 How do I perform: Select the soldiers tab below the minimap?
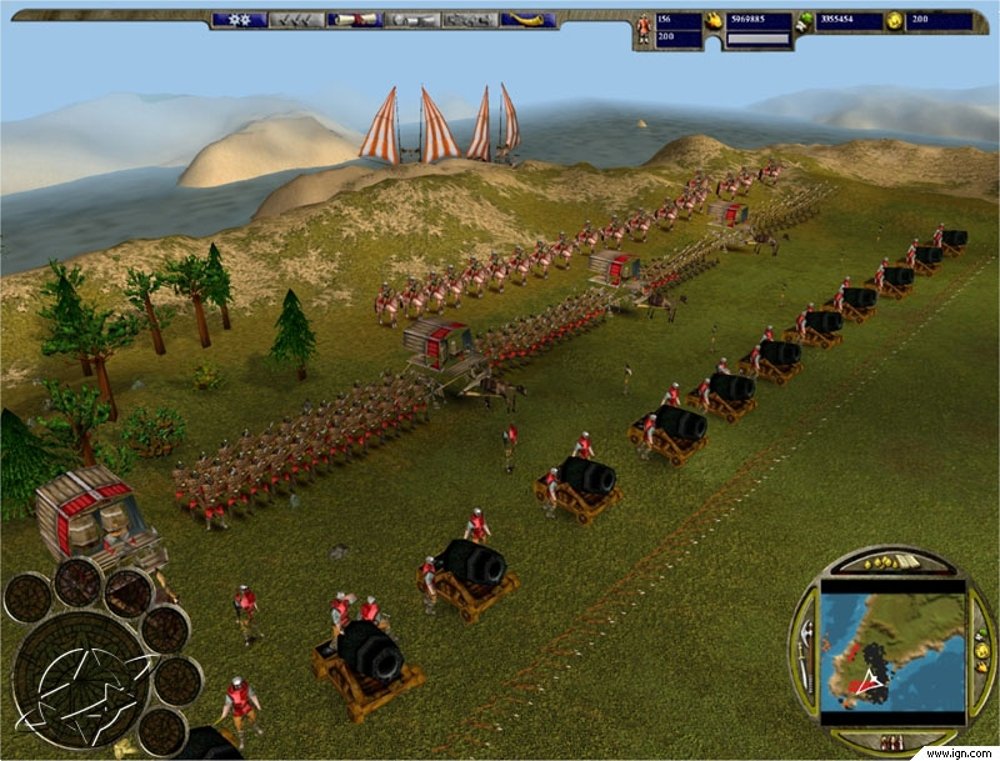click(892, 742)
